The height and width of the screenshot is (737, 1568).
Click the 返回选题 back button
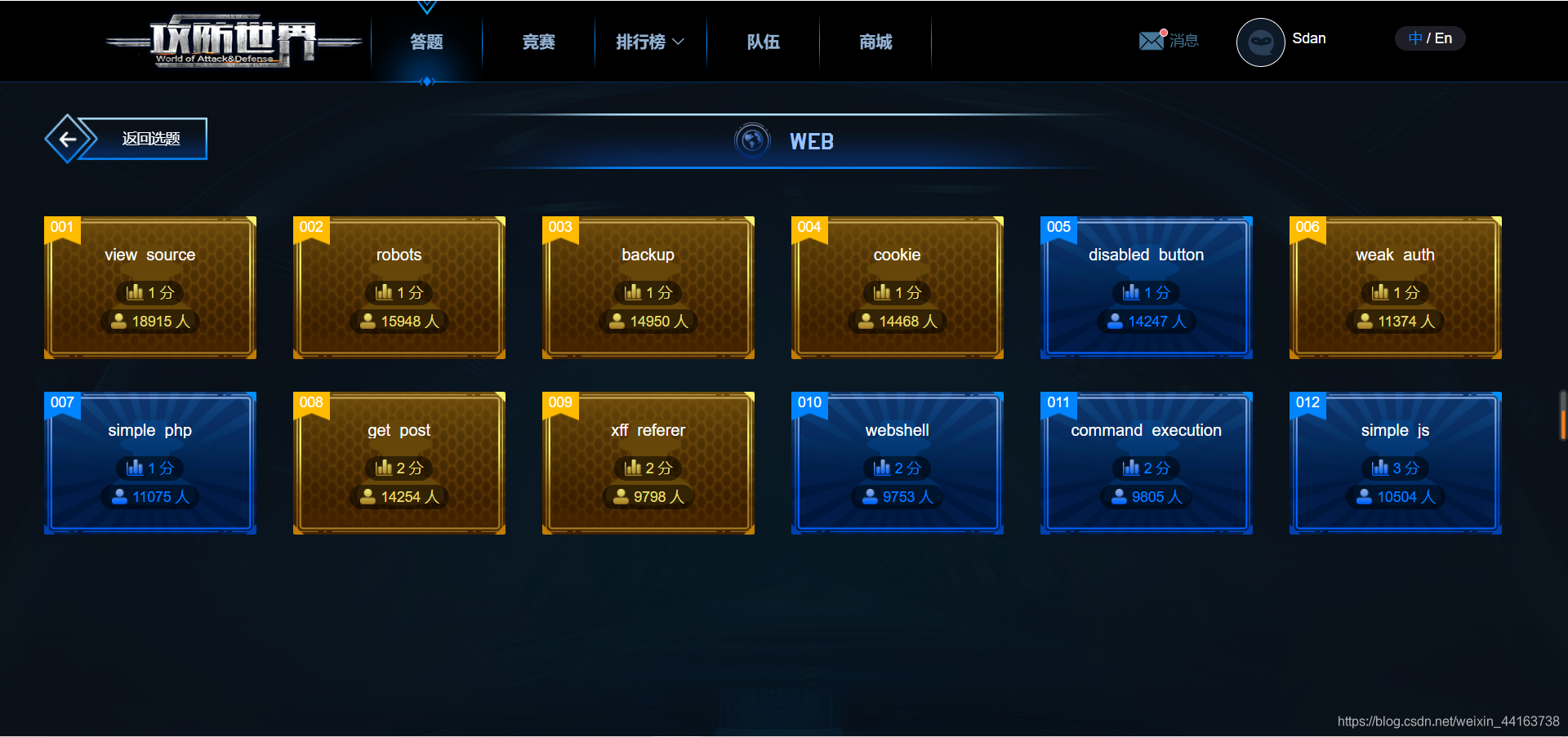tap(149, 138)
